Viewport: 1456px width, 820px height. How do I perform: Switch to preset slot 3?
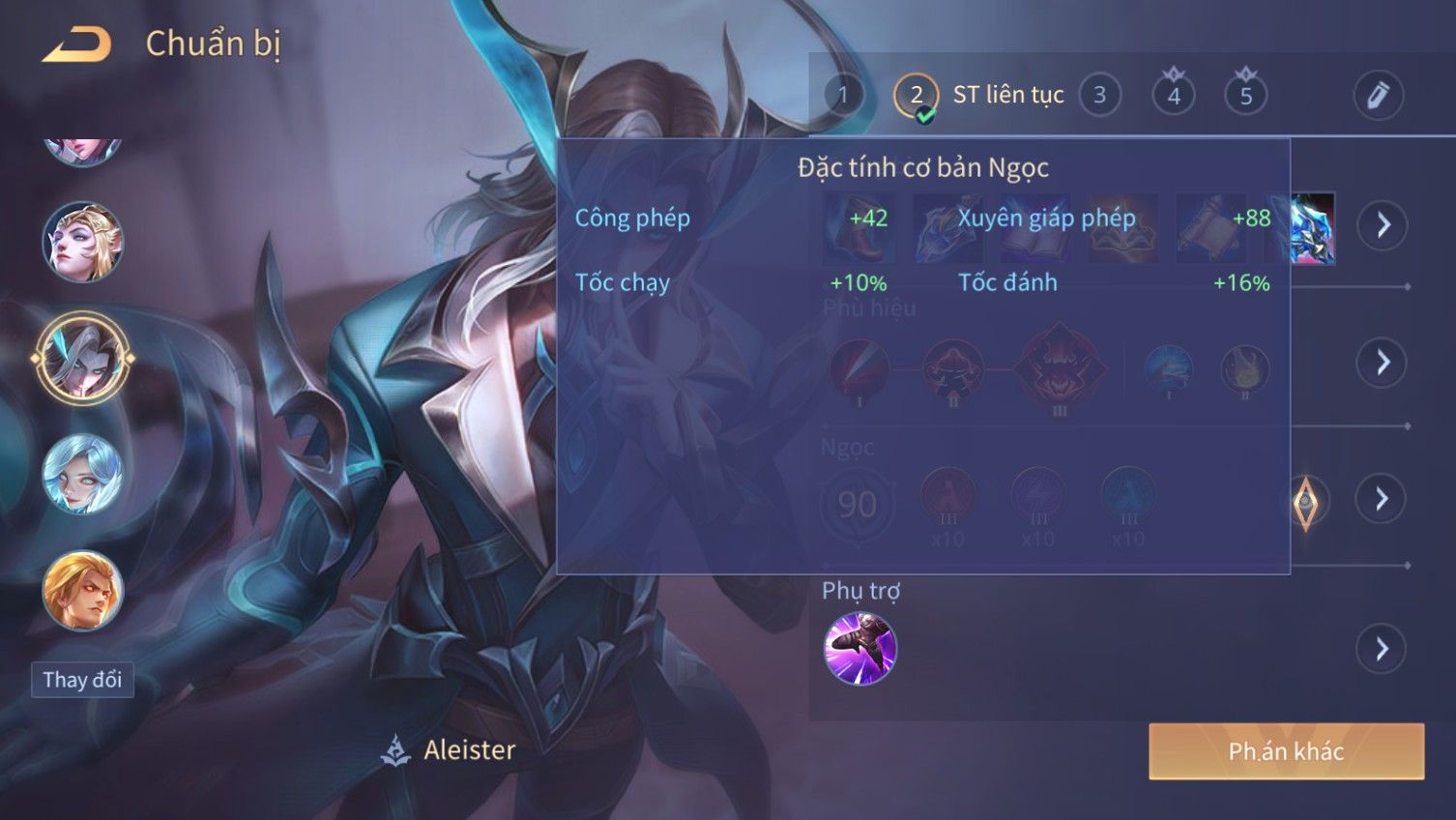1099,95
